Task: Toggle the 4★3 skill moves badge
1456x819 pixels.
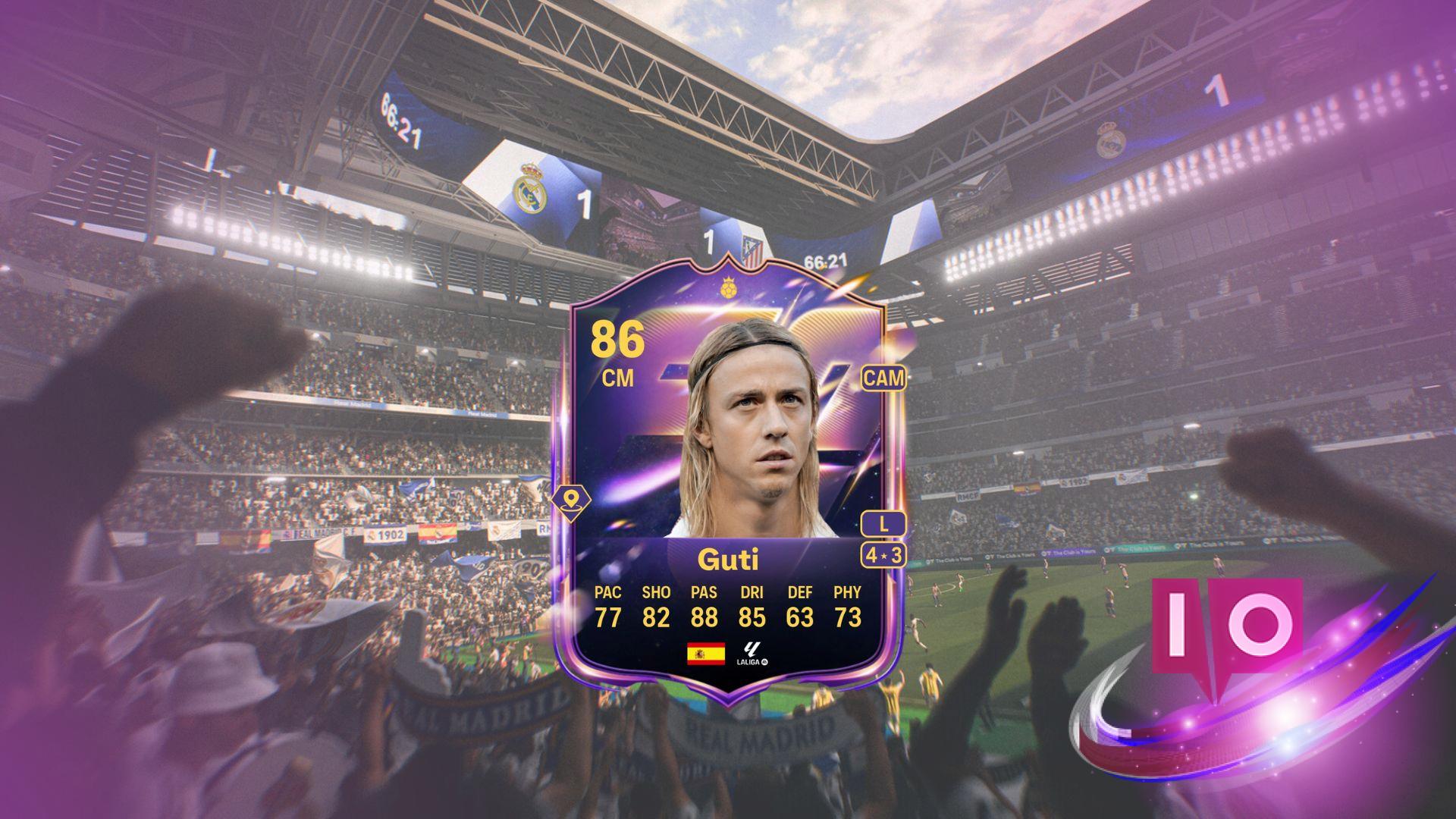Action: tap(883, 554)
